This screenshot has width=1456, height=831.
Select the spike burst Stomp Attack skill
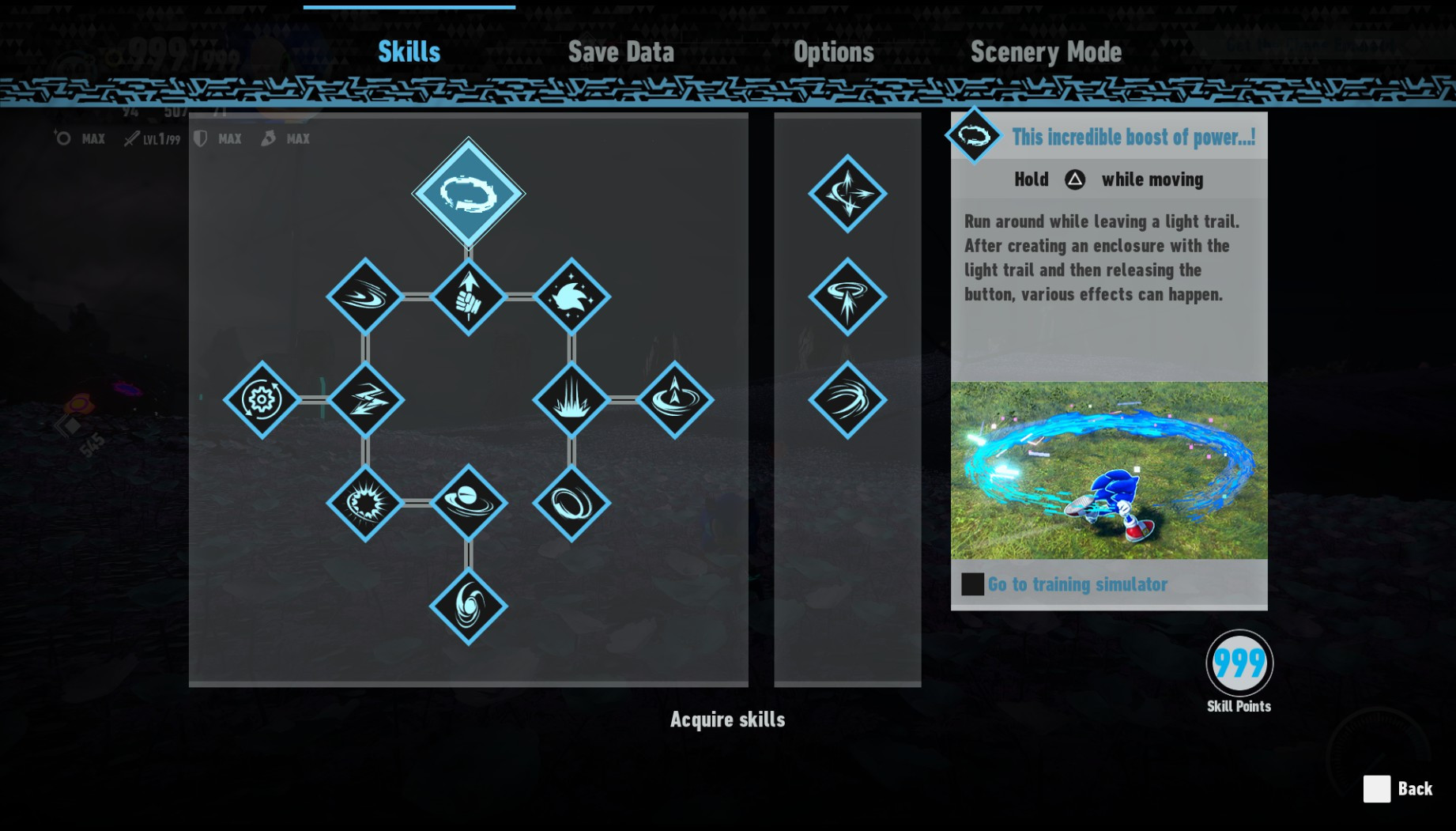571,399
